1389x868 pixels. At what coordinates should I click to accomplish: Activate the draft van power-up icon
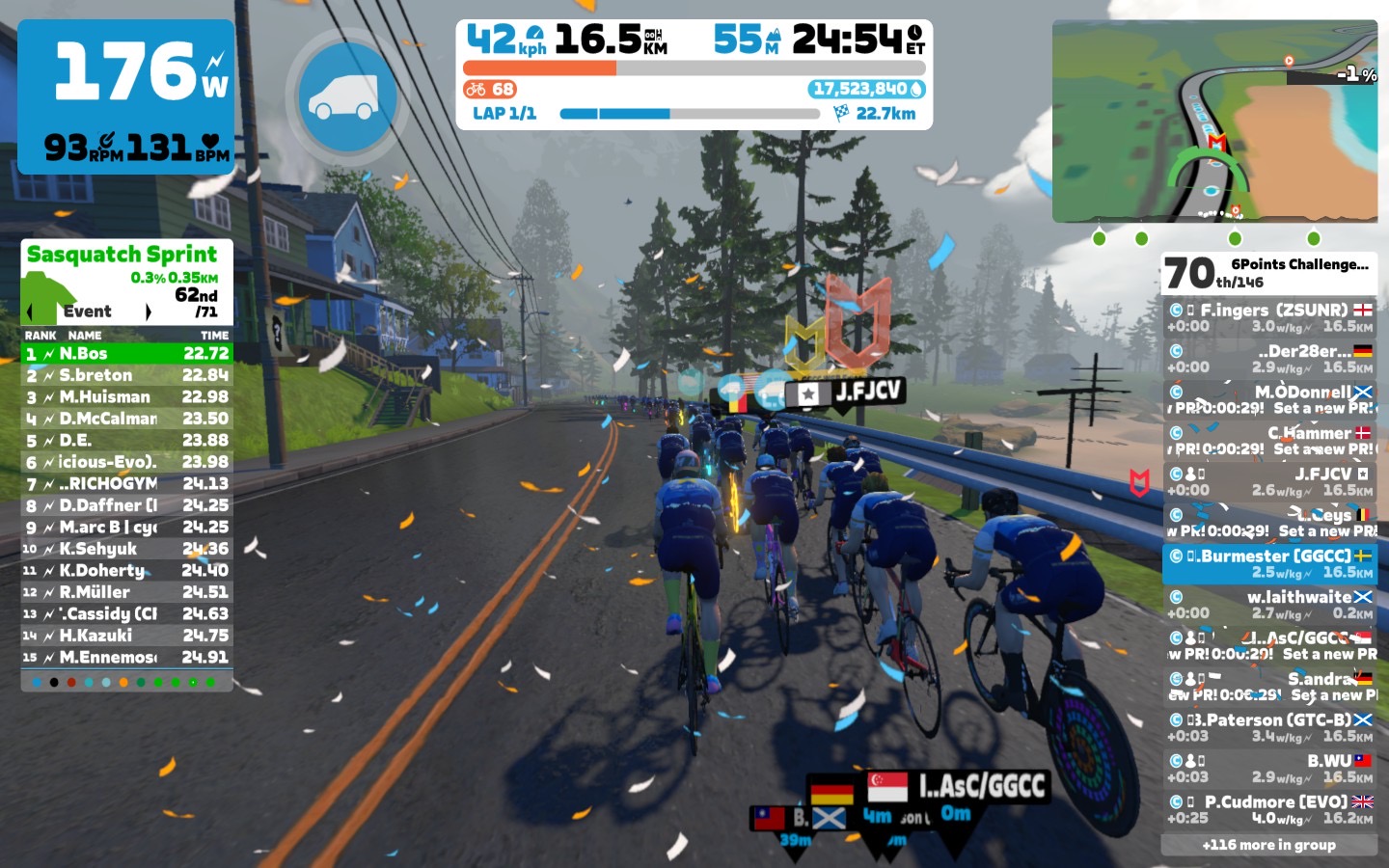[x=347, y=96]
